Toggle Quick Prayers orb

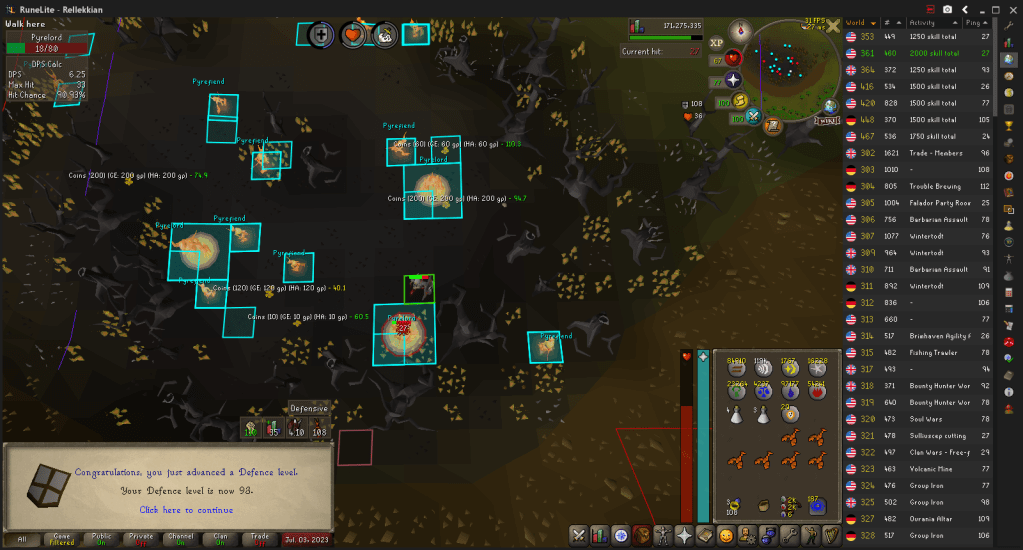click(x=733, y=80)
